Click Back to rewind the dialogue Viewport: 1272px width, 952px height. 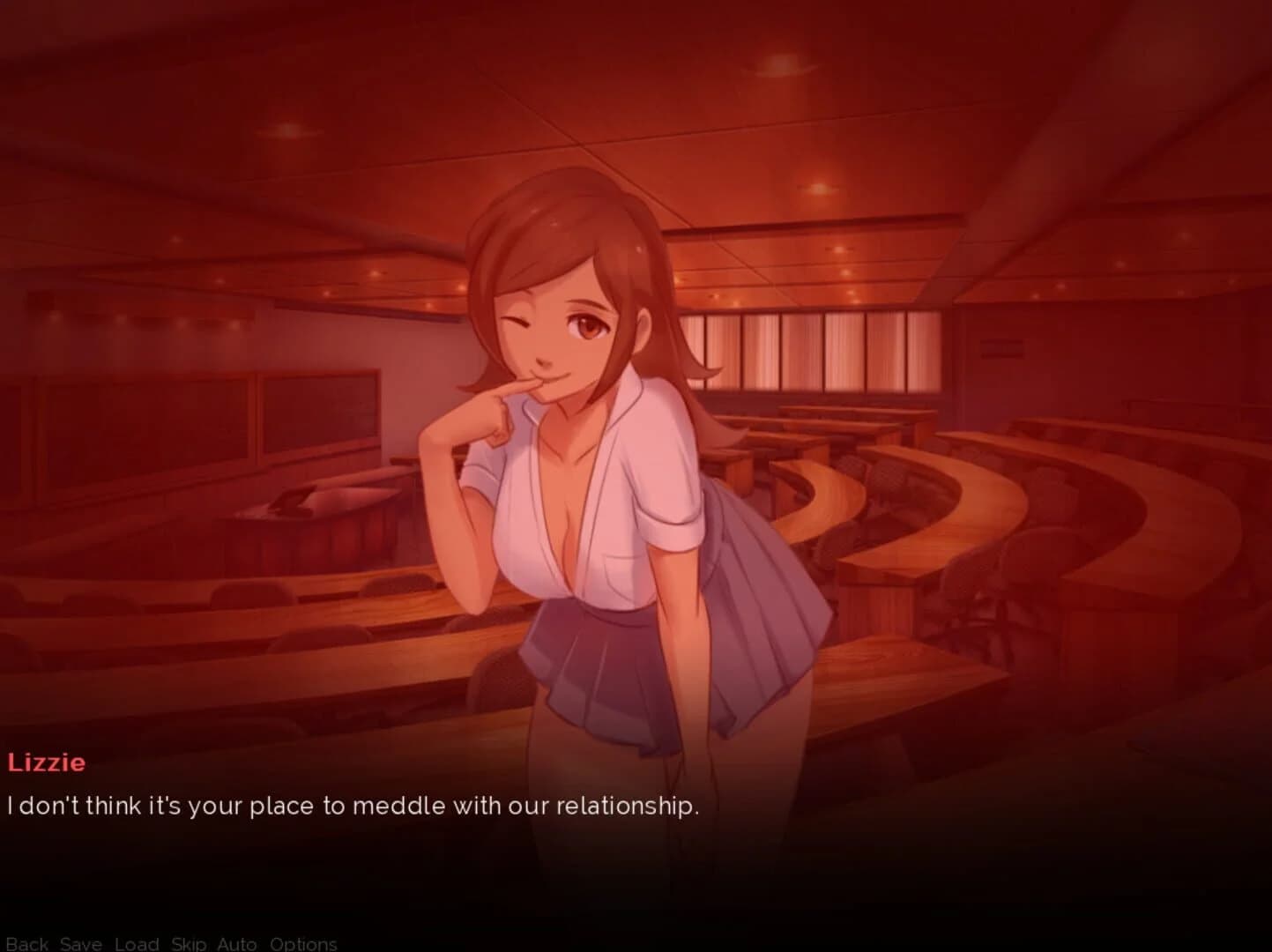pyautogui.click(x=26, y=943)
